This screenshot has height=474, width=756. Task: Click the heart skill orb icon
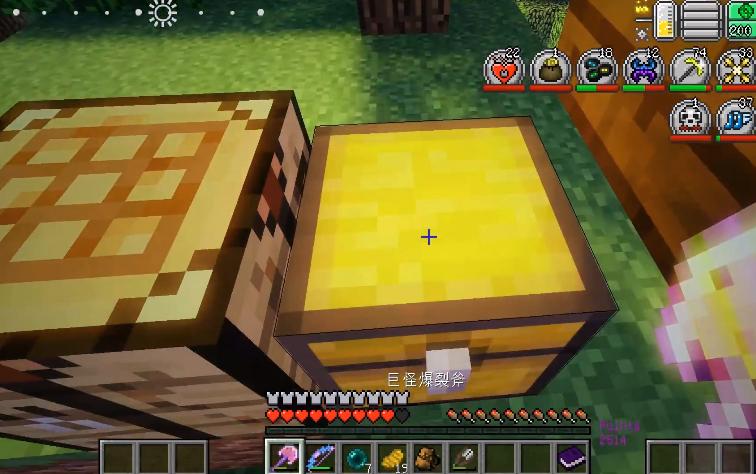coord(504,70)
